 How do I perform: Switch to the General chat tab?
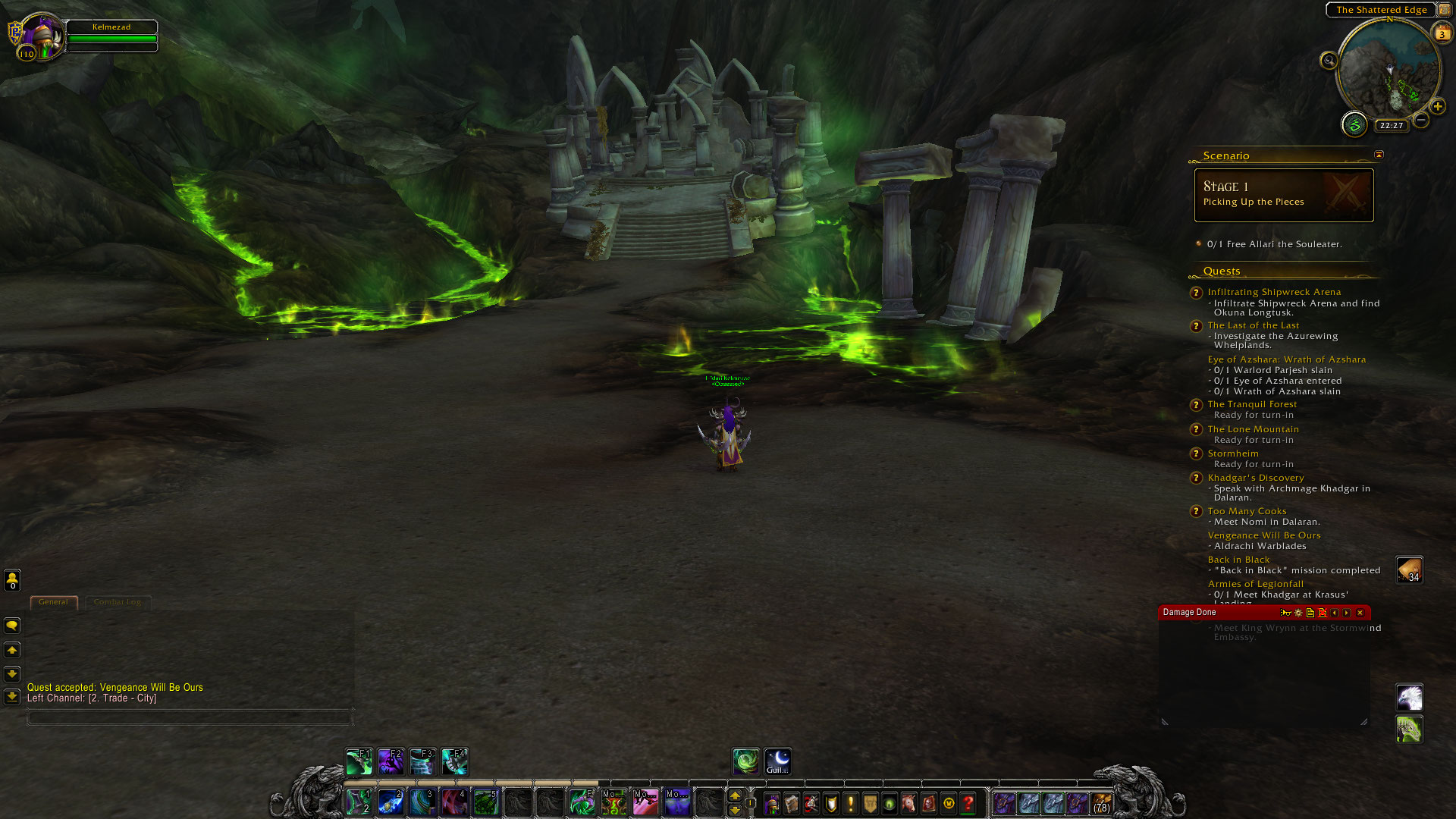(x=53, y=602)
